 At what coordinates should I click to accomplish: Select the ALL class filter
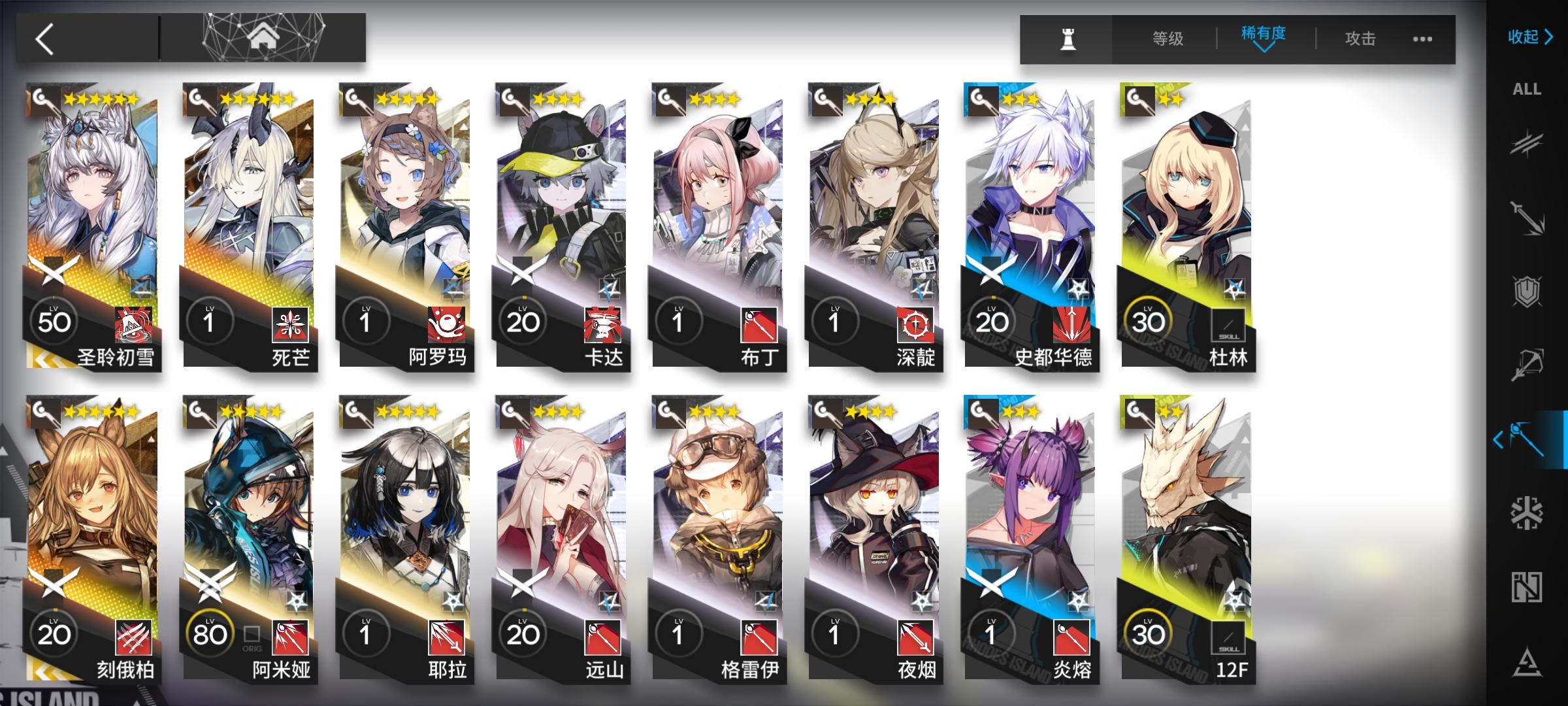pyautogui.click(x=1527, y=90)
